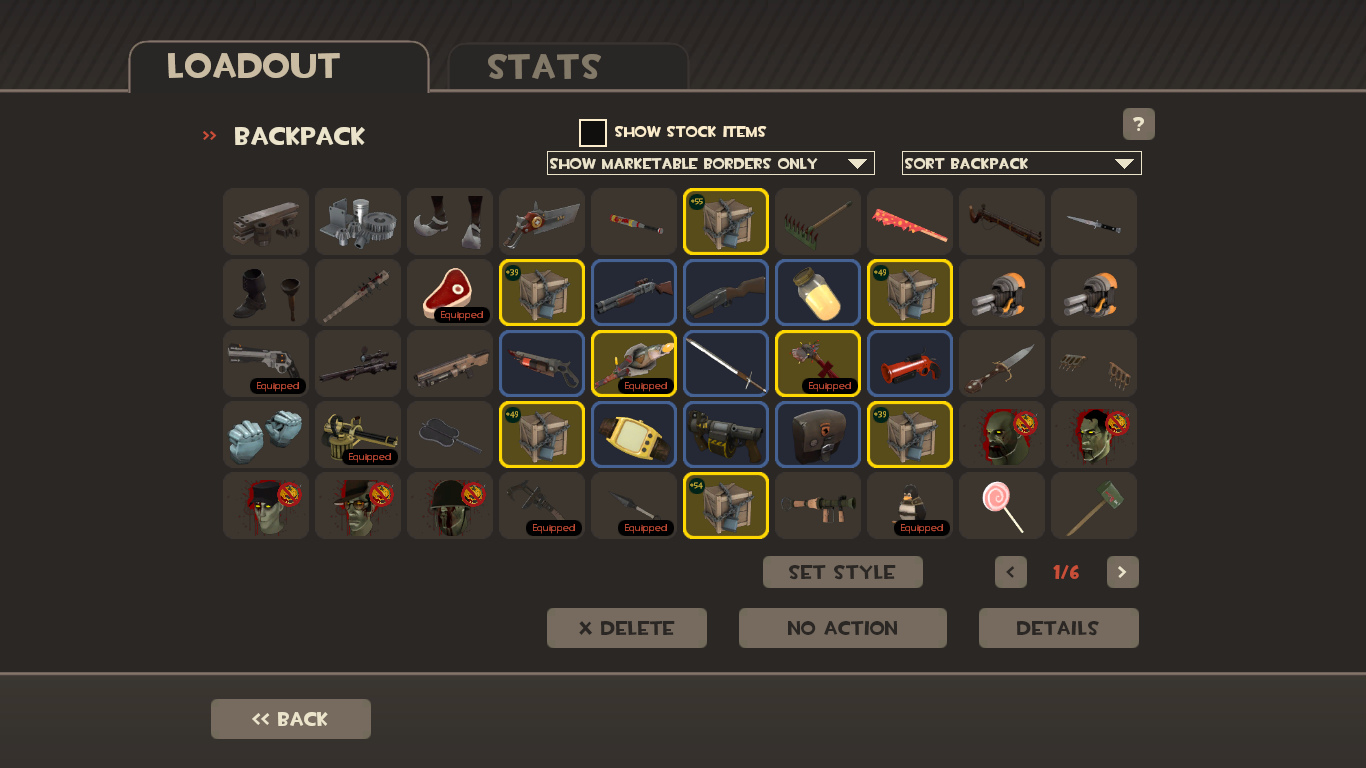Switch to the Stats tab
Screen dimensions: 1366x768
(x=544, y=67)
